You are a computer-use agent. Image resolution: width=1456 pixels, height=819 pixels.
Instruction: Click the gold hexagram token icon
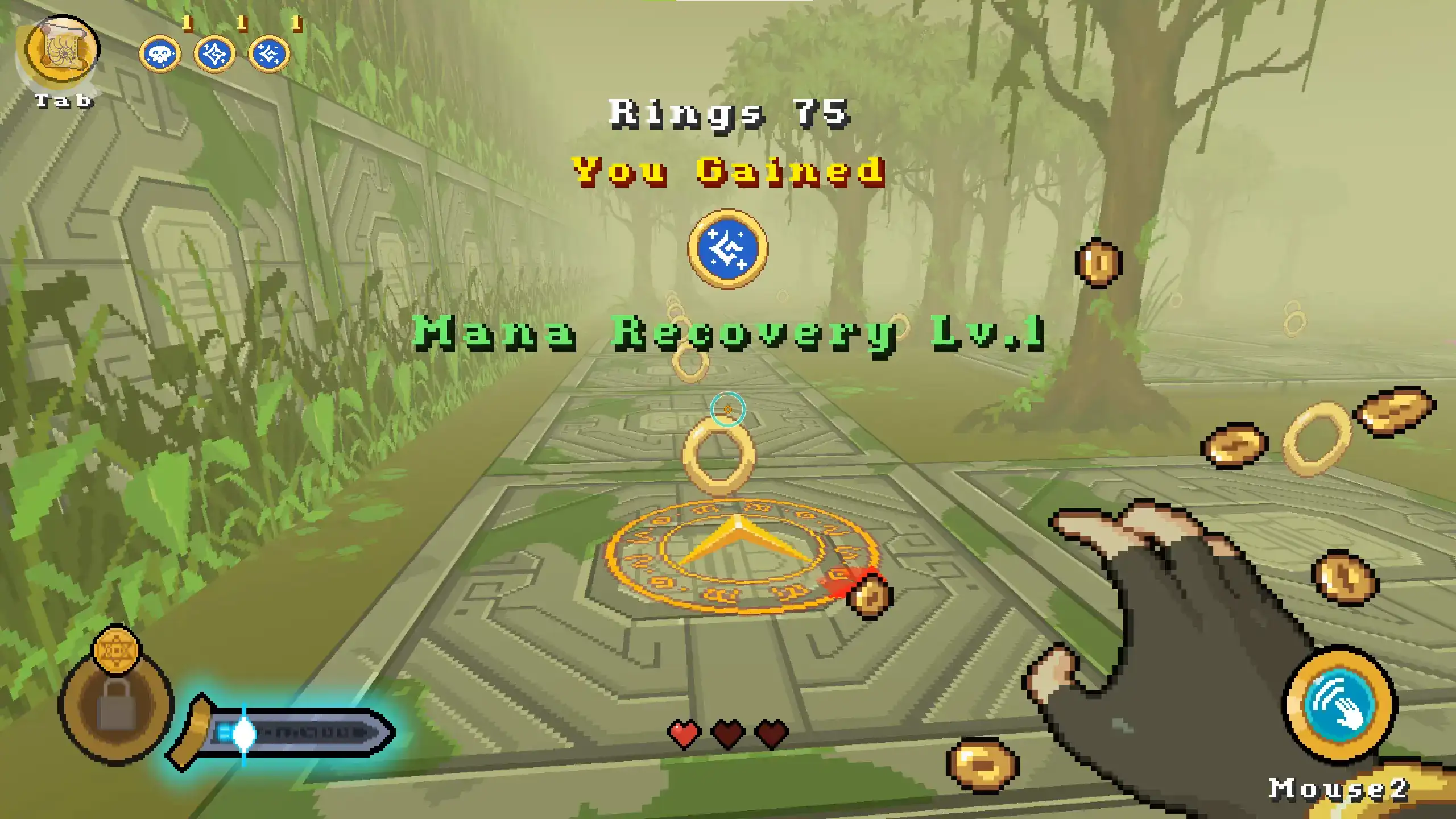(116, 651)
